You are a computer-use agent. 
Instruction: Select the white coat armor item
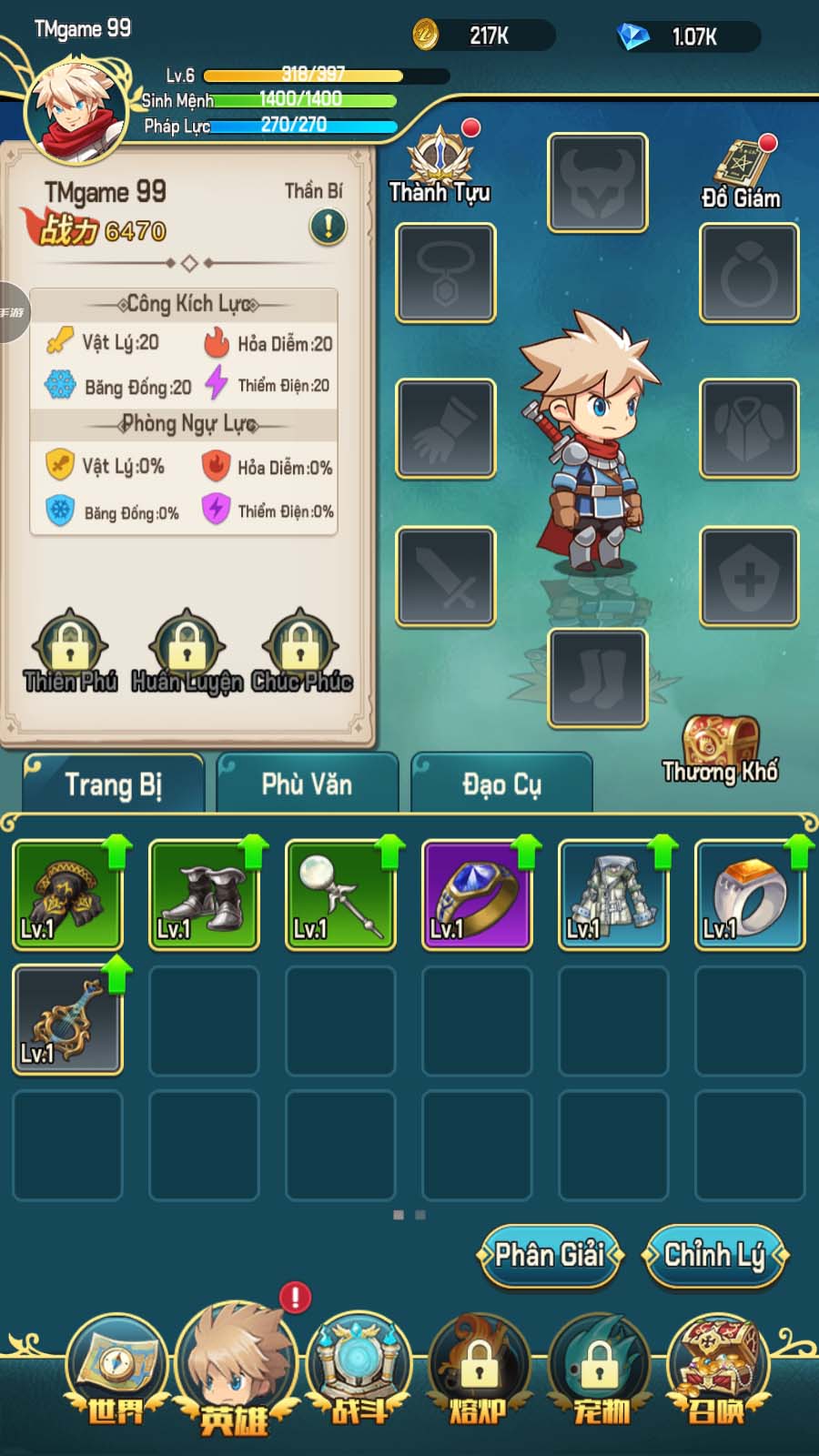(613, 895)
